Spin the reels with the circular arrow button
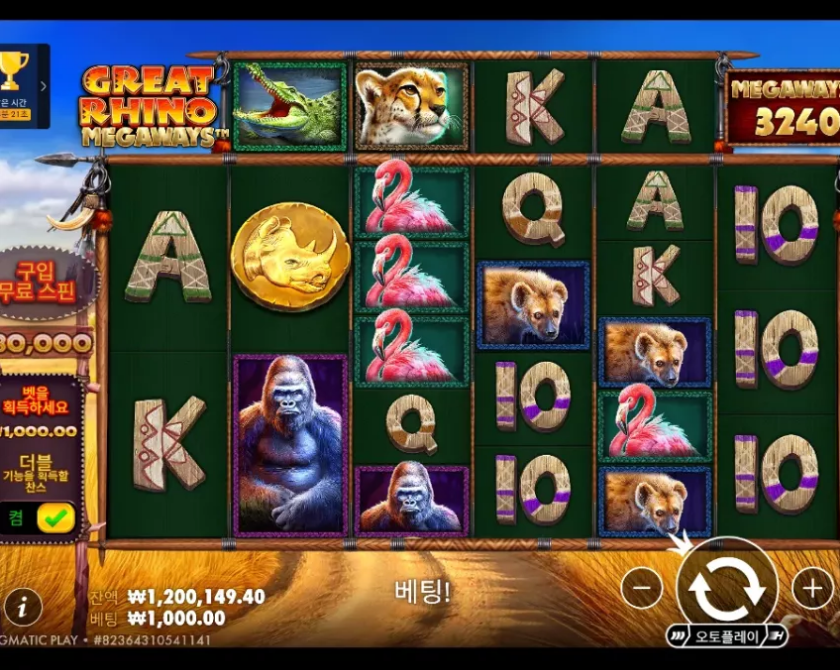 pos(727,588)
